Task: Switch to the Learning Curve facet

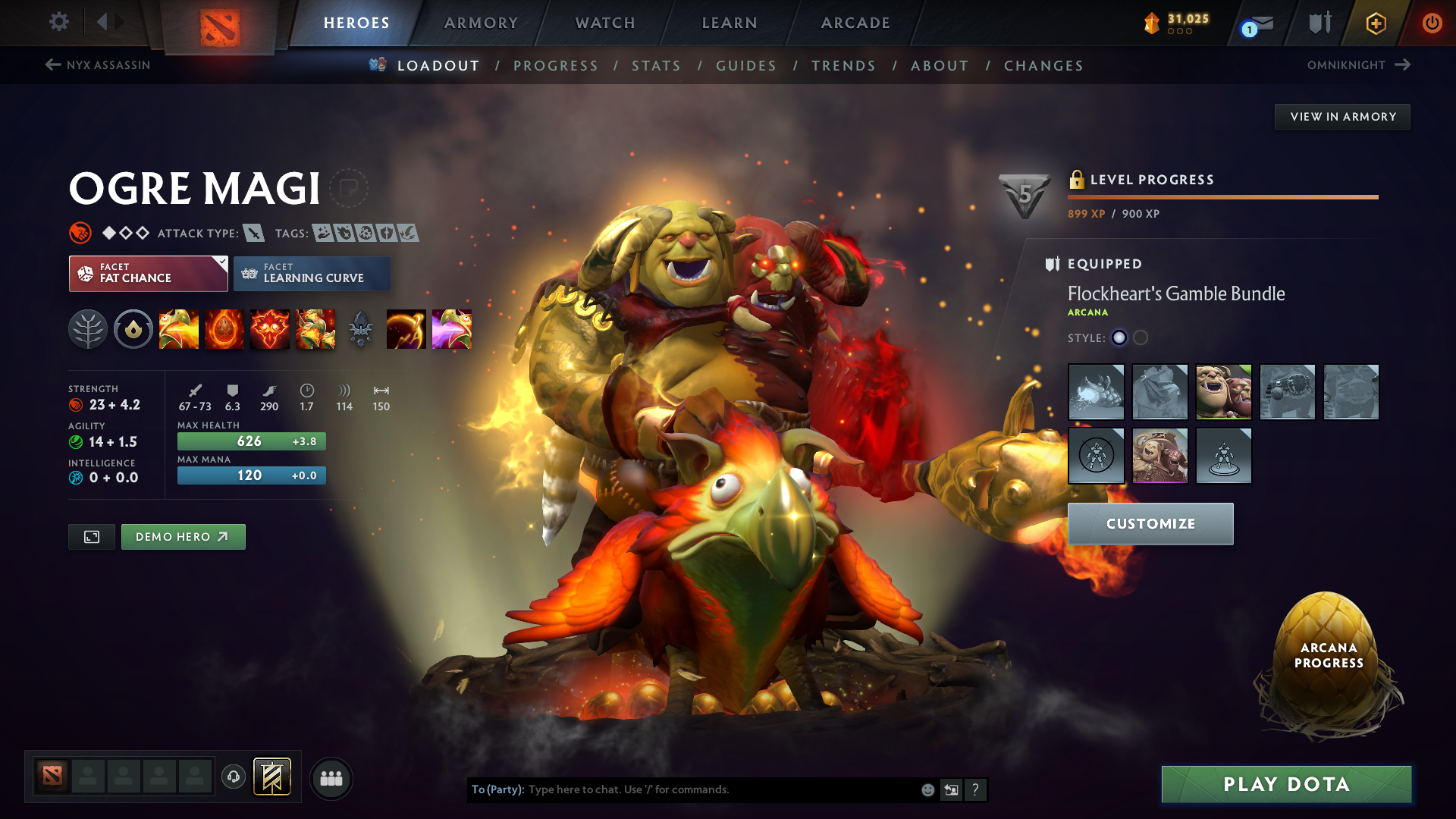Action: tap(312, 273)
